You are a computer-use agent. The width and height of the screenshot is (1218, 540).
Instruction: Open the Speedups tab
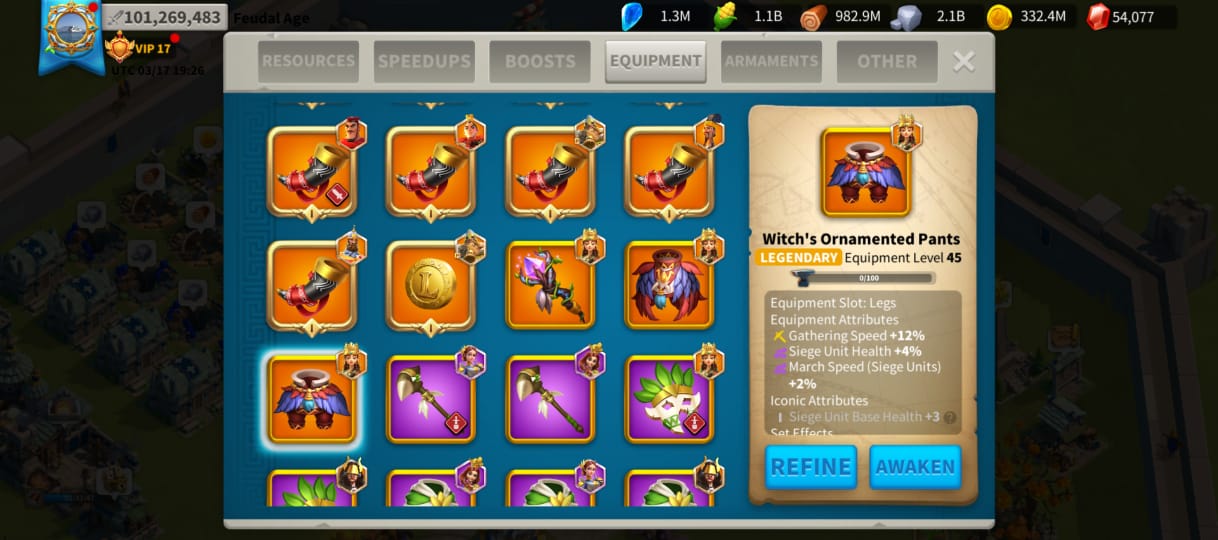pyautogui.click(x=424, y=61)
